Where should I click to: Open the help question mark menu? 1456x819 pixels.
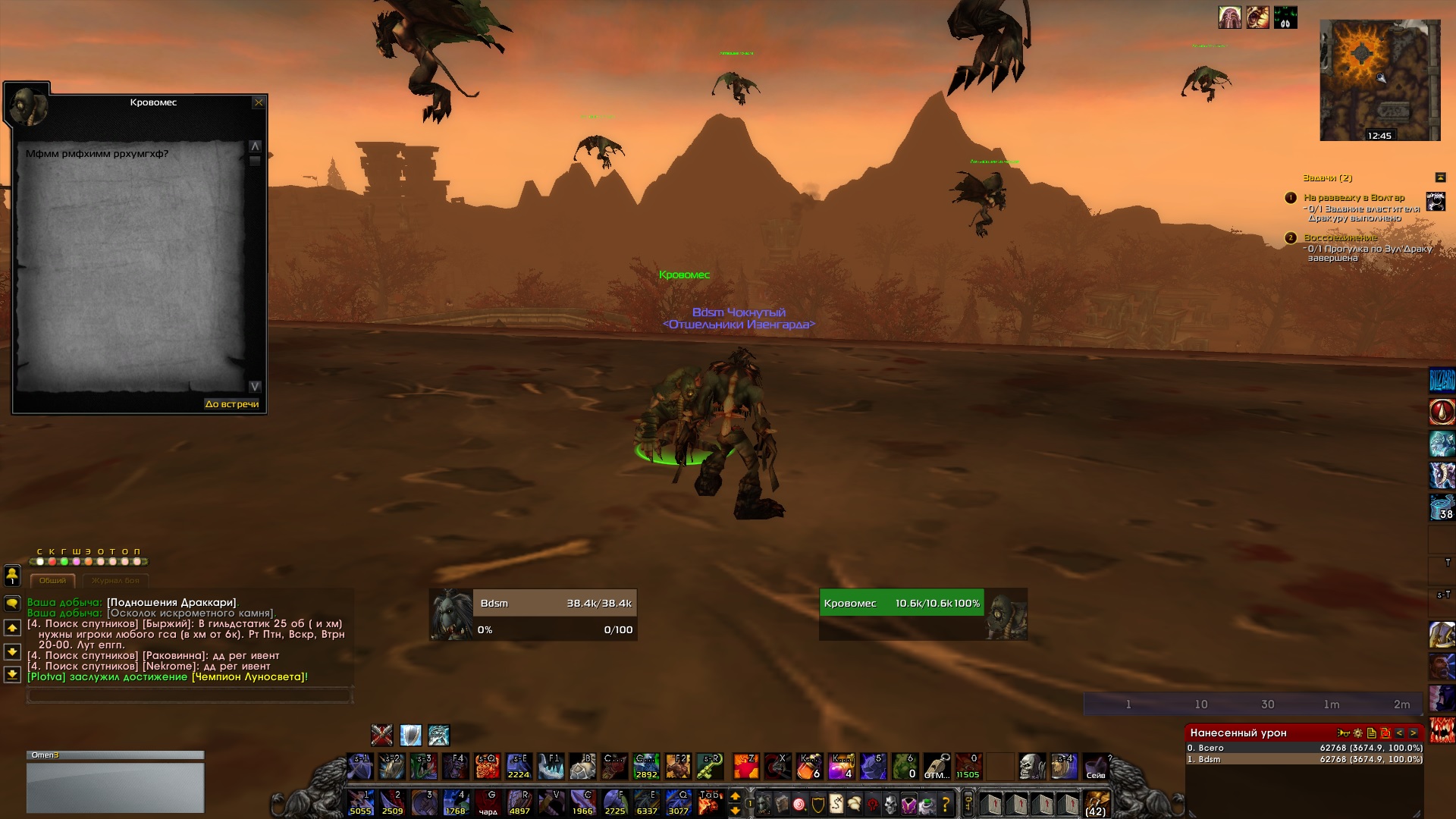[x=946, y=804]
